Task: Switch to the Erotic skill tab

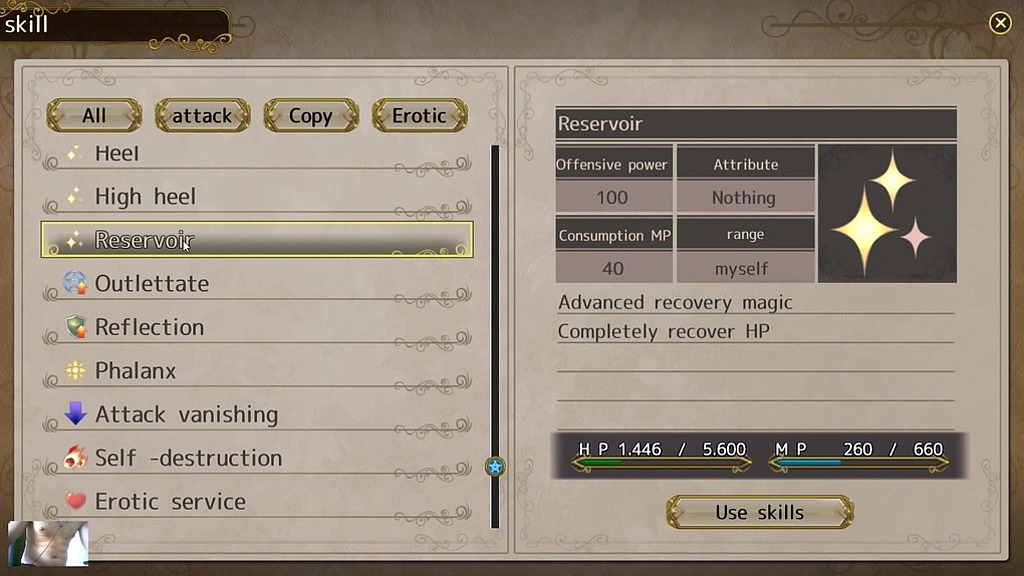Action: pyautogui.click(x=419, y=116)
